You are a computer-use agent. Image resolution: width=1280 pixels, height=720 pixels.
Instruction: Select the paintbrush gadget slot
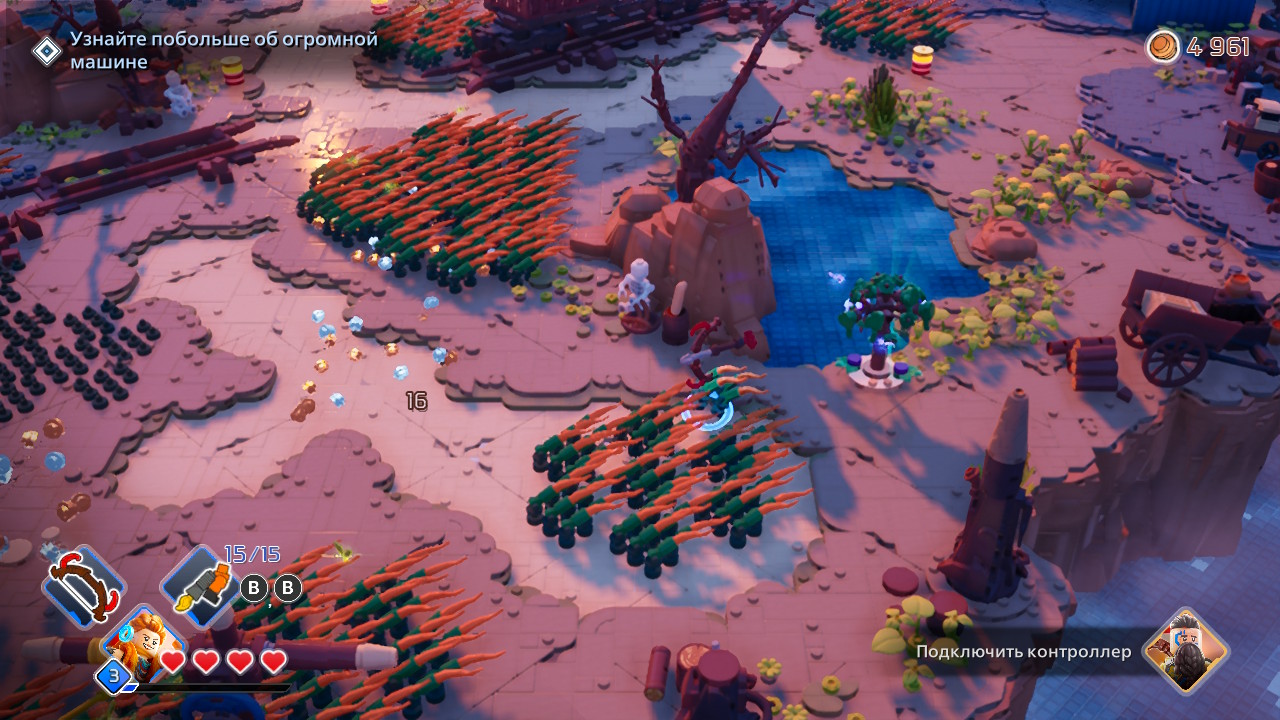pyautogui.click(x=202, y=585)
